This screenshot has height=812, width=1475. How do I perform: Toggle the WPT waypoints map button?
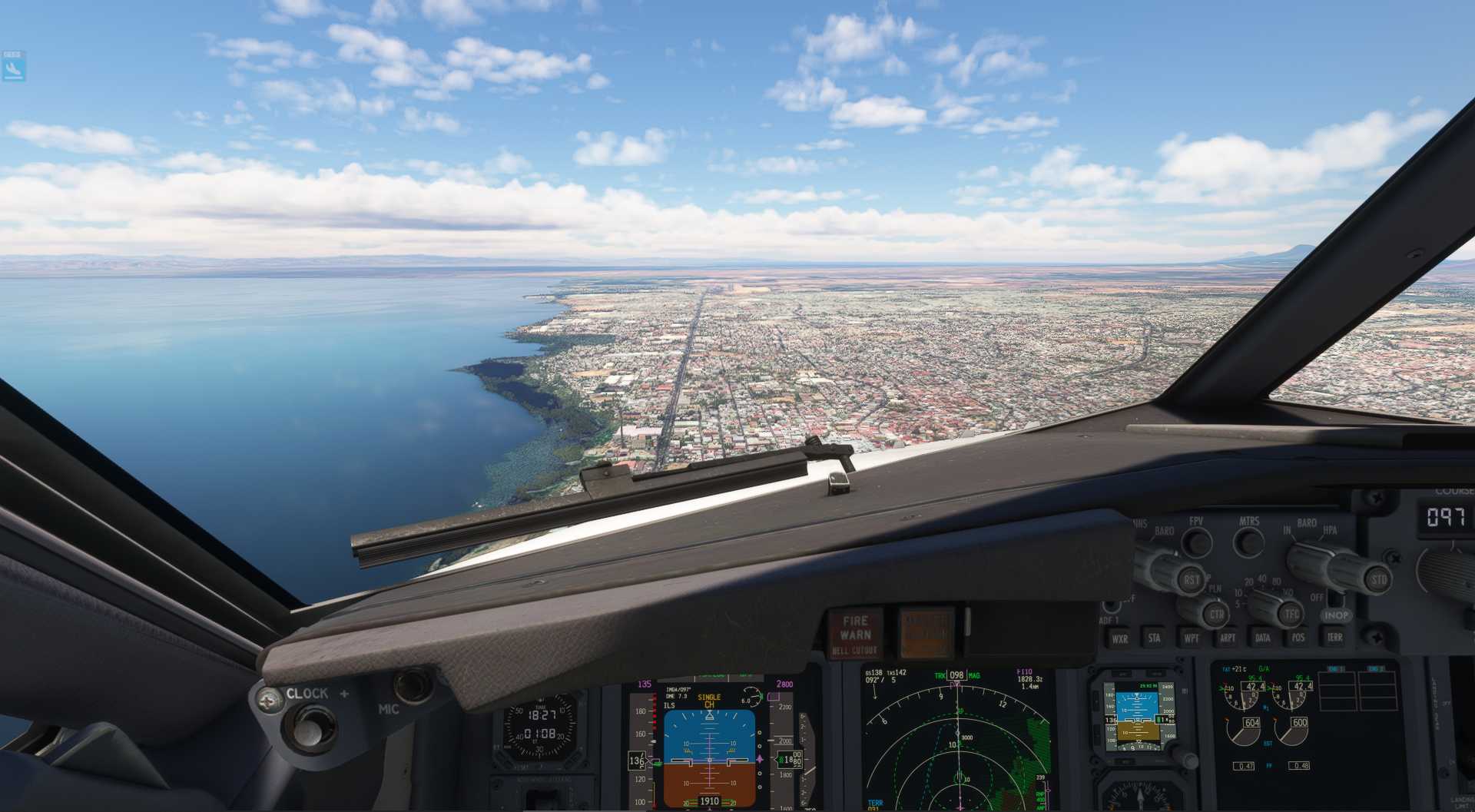click(1191, 638)
